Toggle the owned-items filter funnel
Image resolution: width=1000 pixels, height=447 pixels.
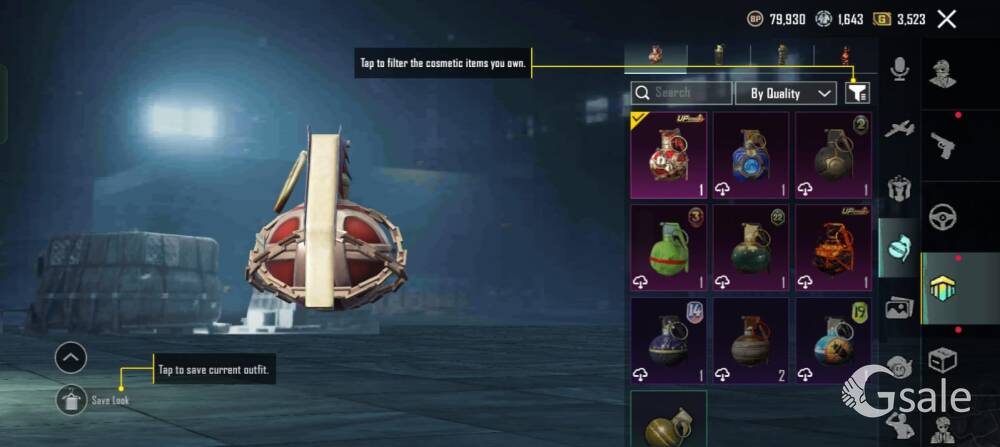(x=857, y=93)
